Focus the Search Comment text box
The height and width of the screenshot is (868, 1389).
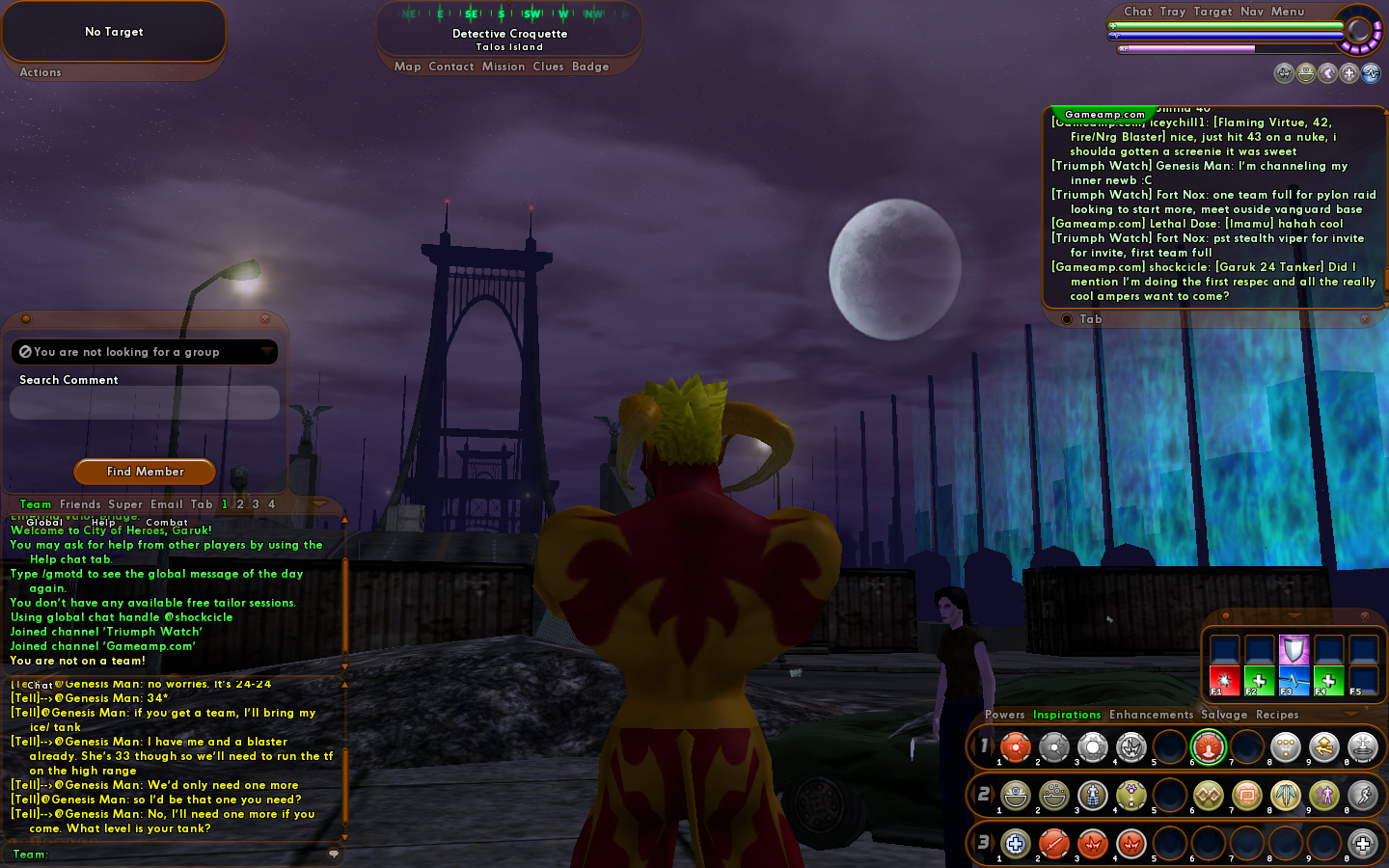(x=145, y=403)
